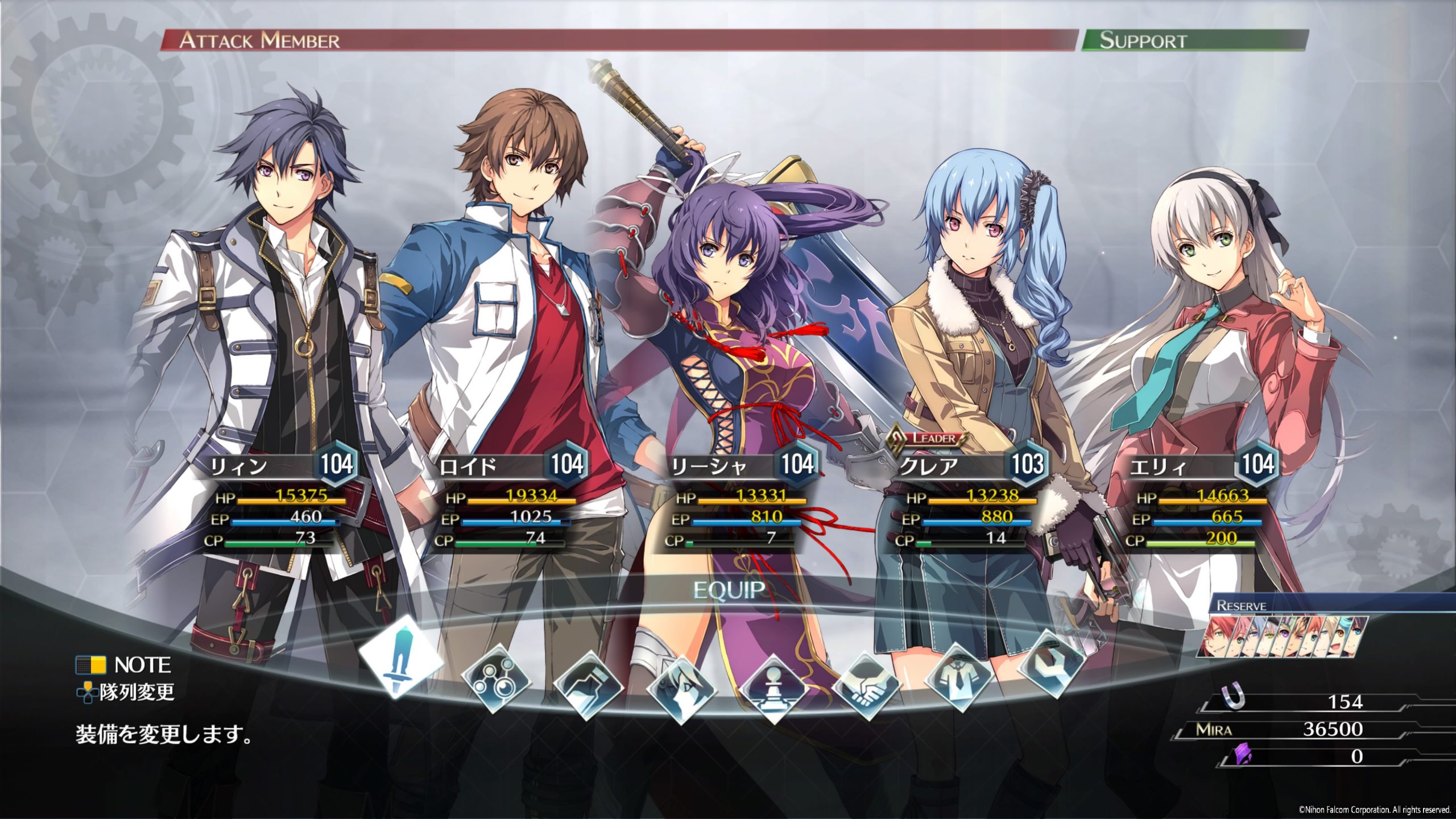
Task: Open the NOTE notebook
Action: [124, 665]
